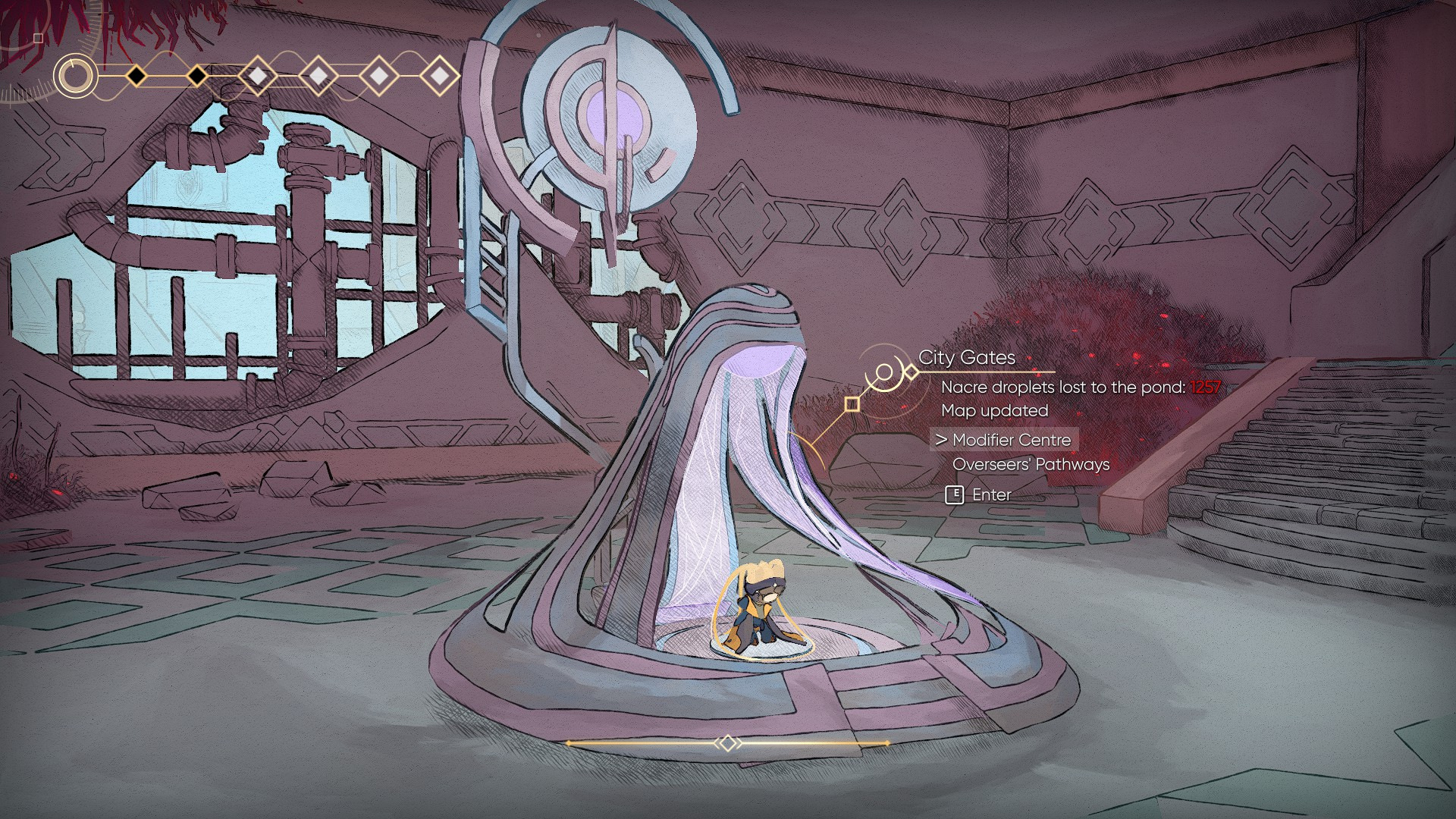Select the Modifier Centre destination

(1011, 440)
